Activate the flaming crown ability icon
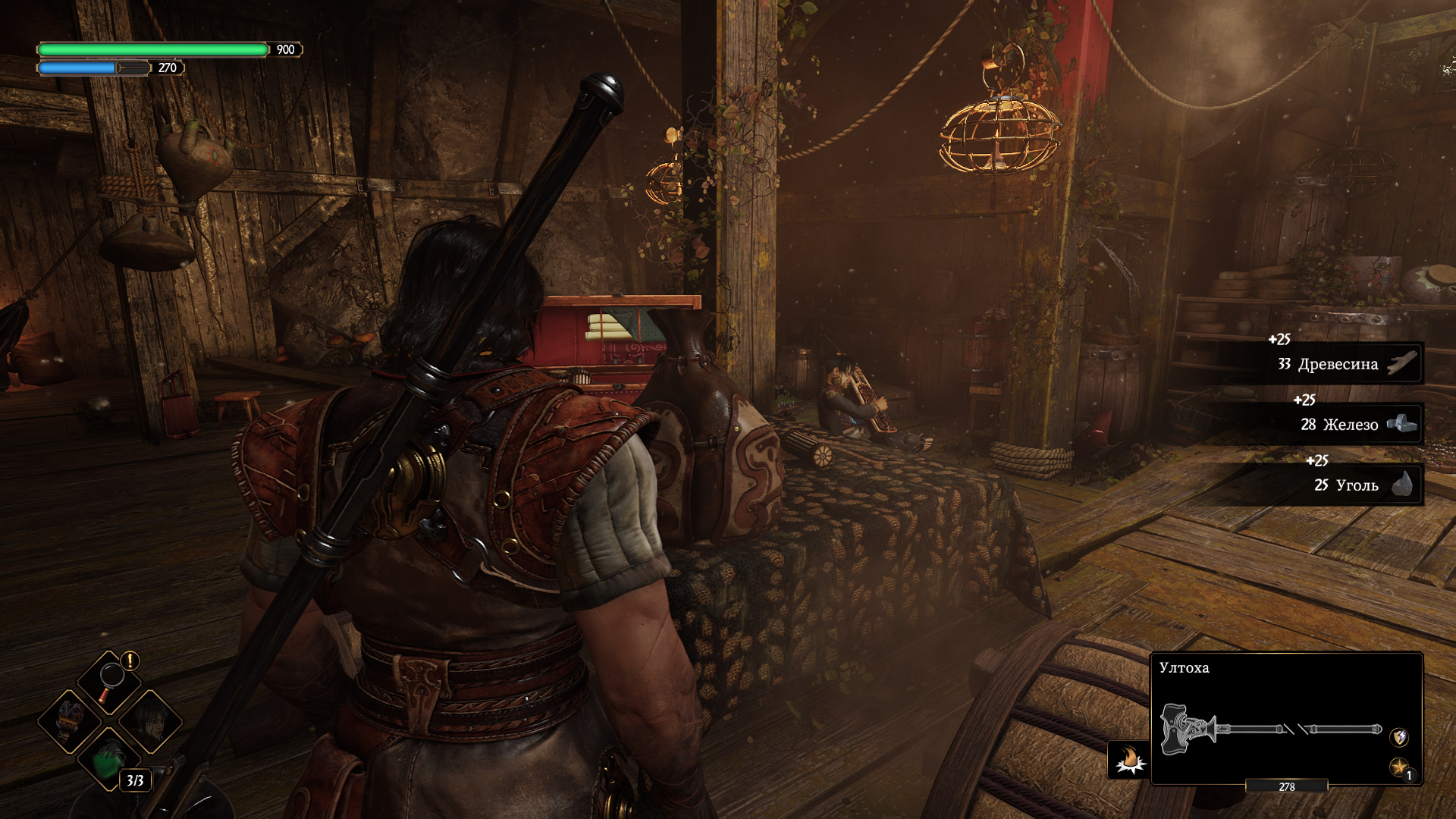 click(x=1128, y=759)
